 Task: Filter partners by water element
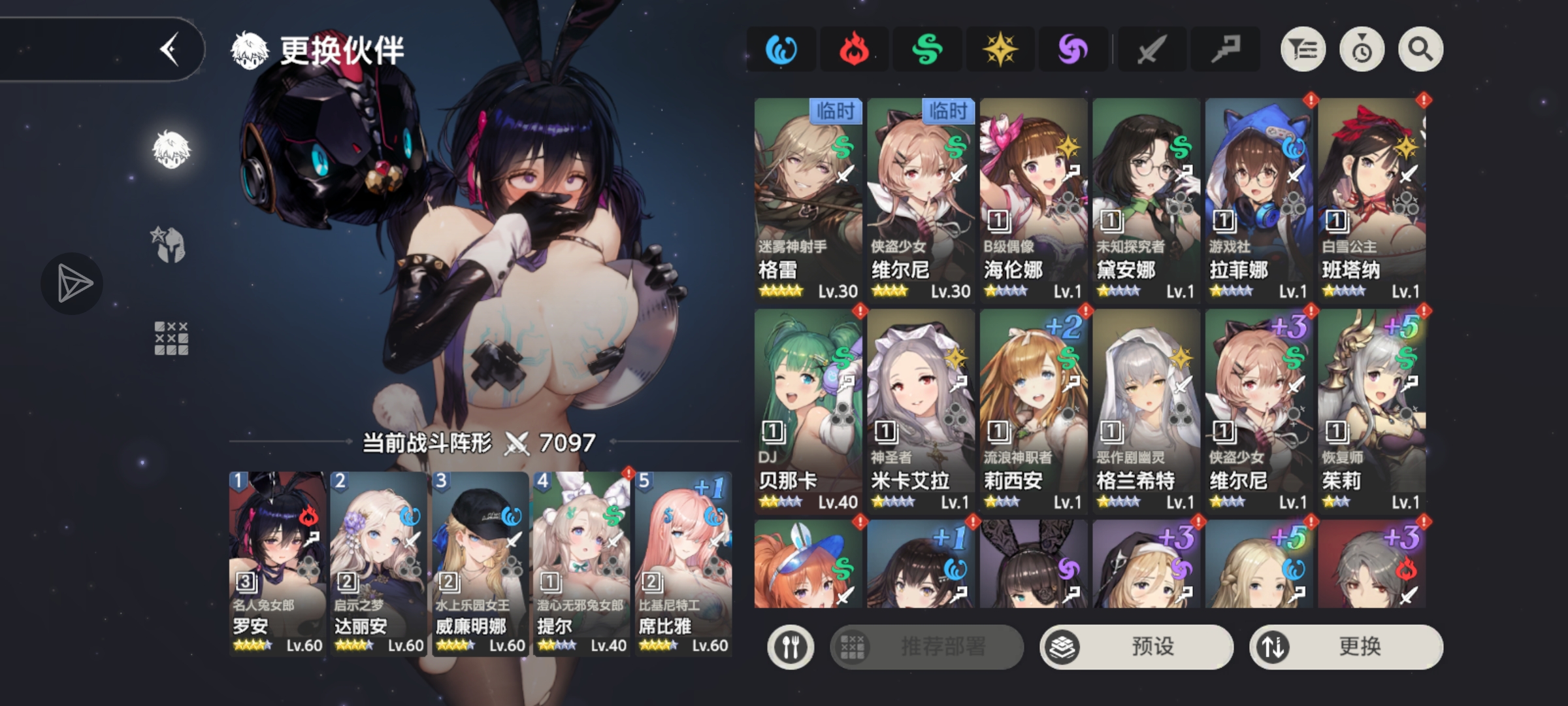(781, 50)
